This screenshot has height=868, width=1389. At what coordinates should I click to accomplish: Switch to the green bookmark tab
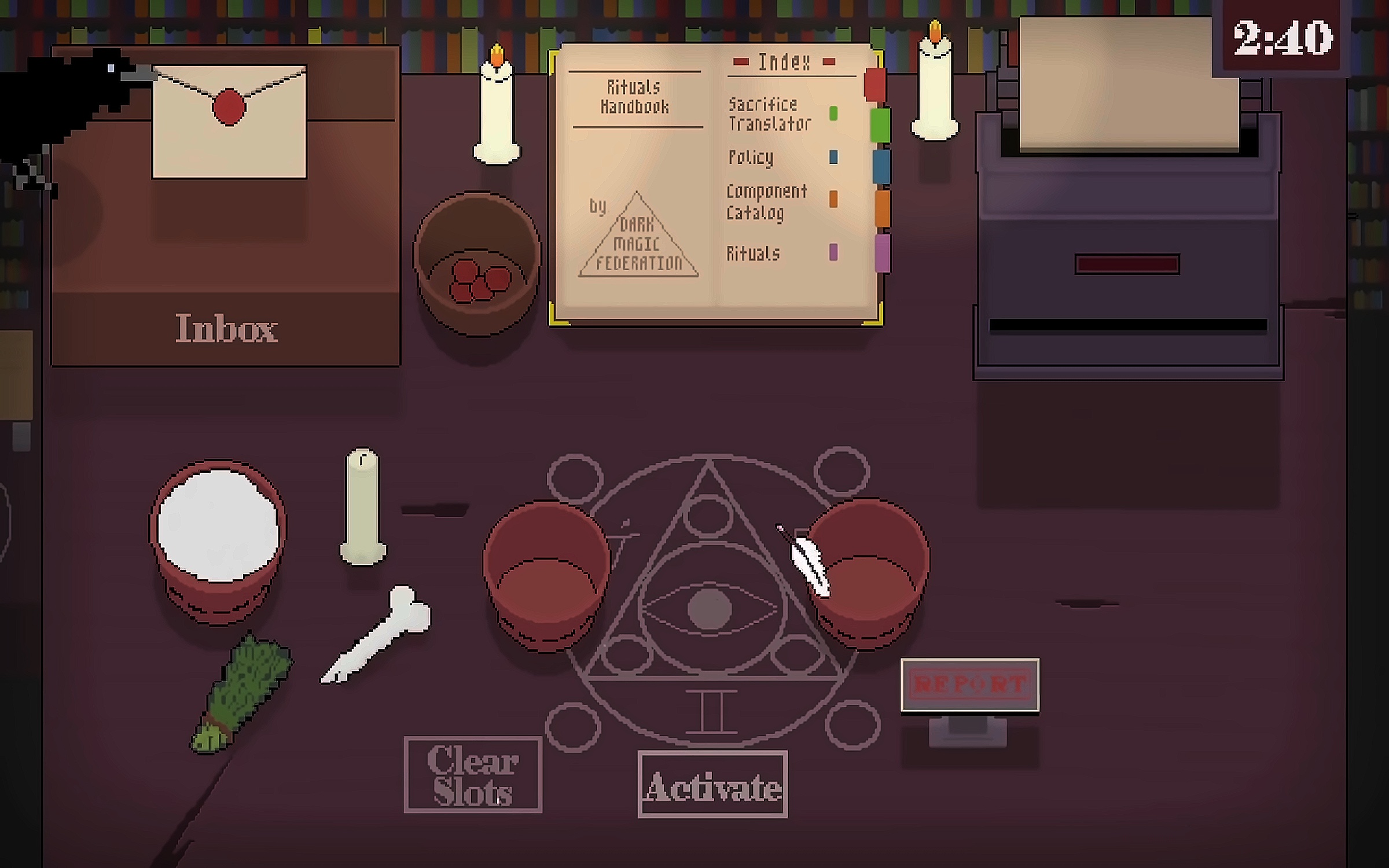[x=880, y=124]
